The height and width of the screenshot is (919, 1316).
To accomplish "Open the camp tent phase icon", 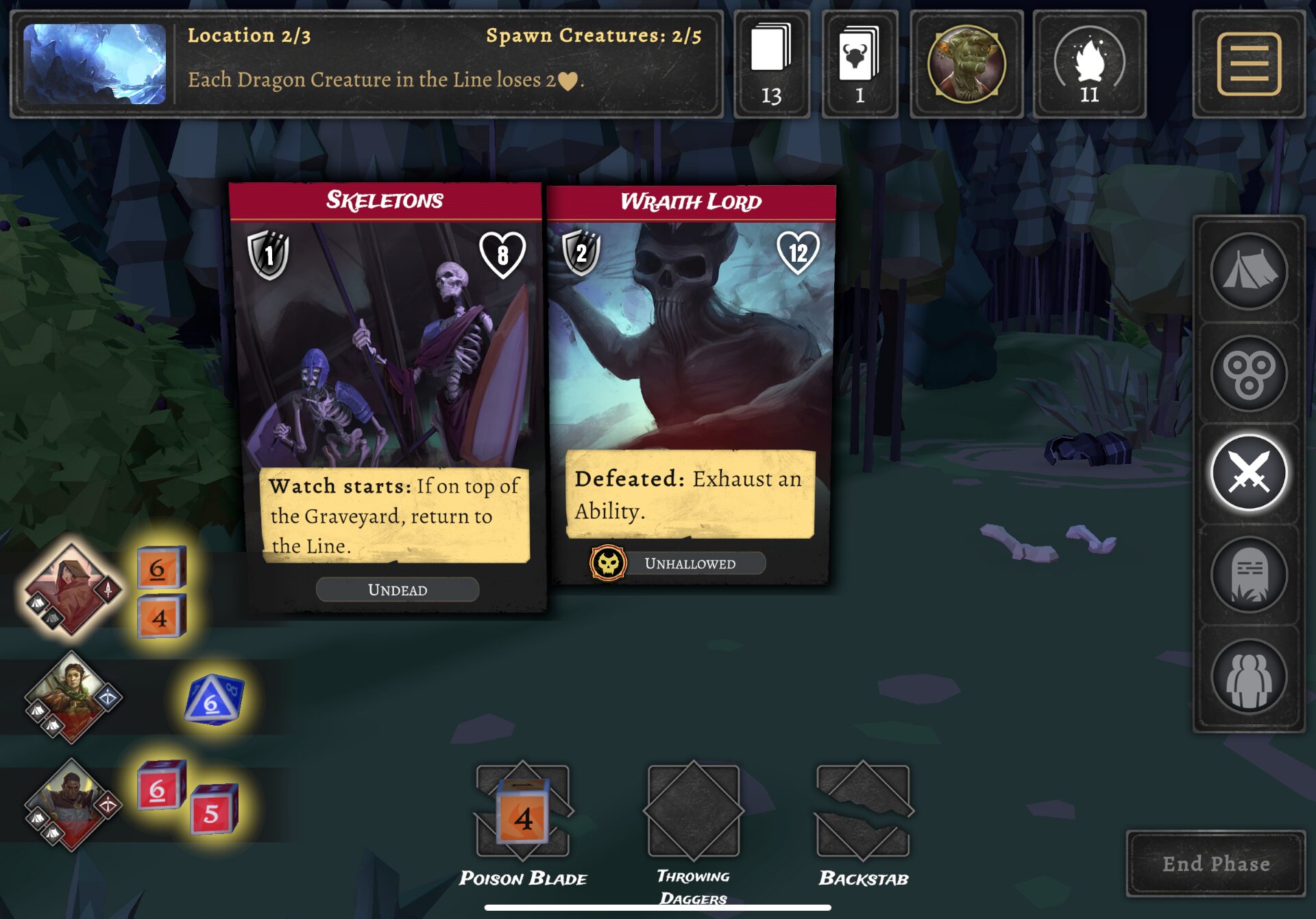I will (x=1248, y=272).
